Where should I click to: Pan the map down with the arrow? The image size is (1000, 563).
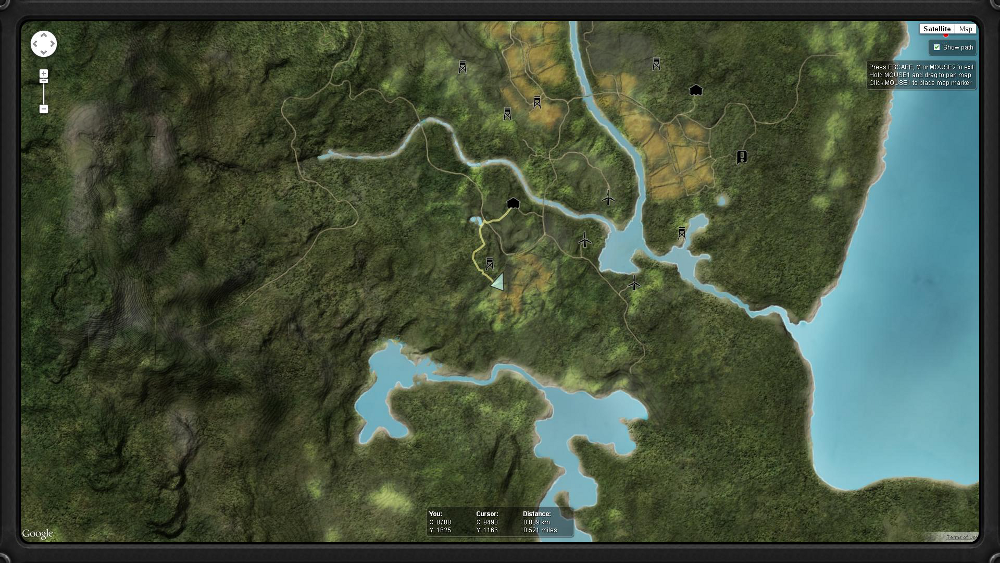click(x=44, y=52)
